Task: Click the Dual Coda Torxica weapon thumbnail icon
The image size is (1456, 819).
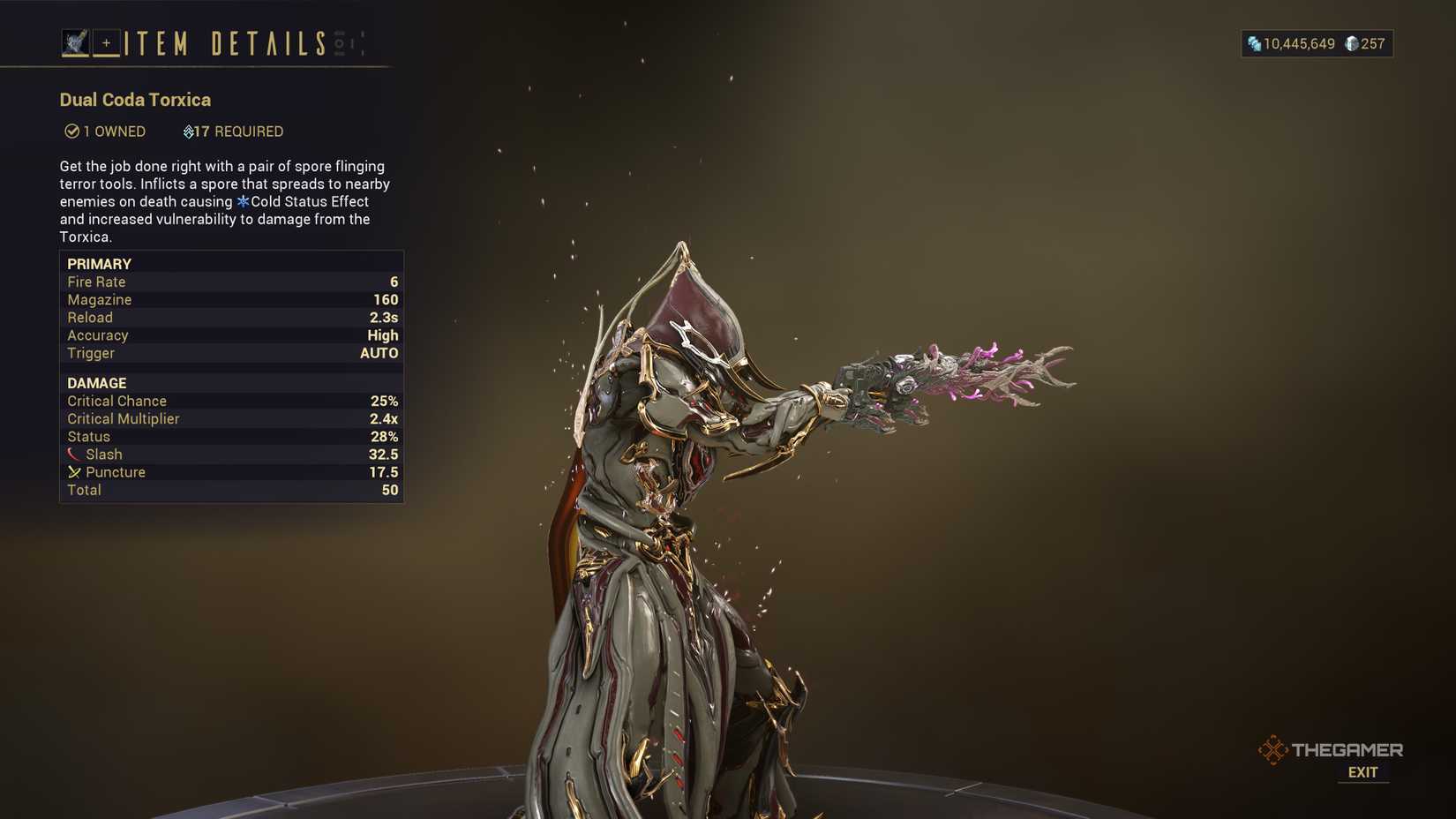Action: (x=75, y=41)
